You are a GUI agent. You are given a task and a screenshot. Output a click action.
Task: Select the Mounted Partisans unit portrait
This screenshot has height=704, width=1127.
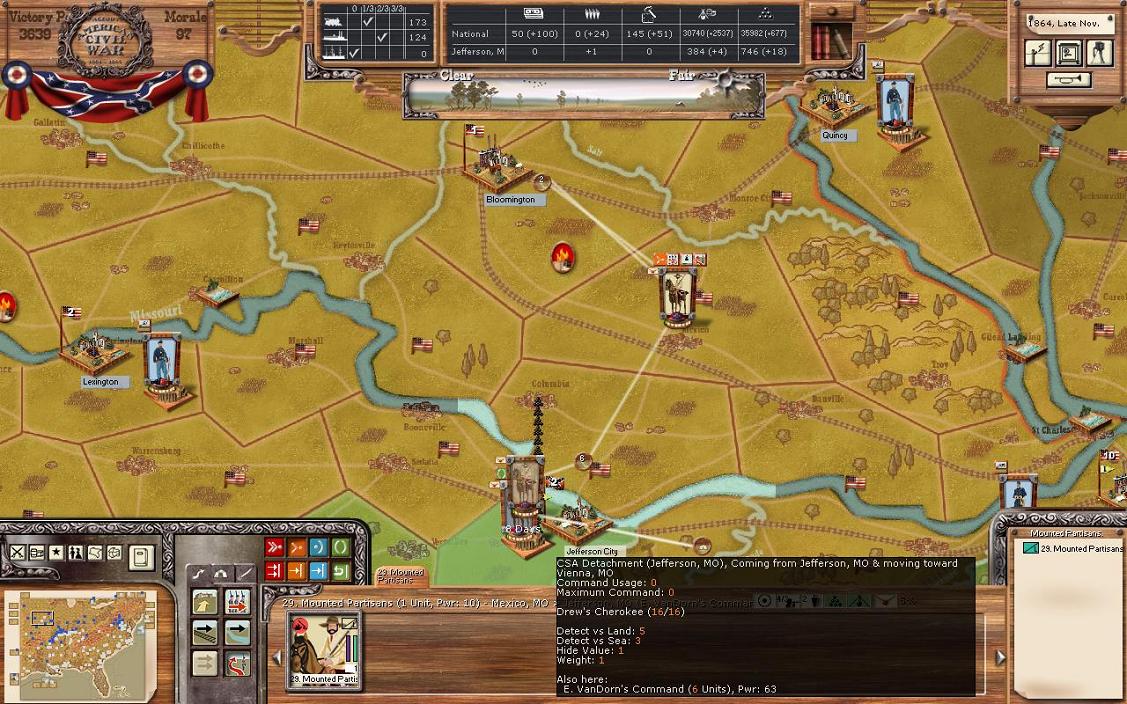click(322, 648)
